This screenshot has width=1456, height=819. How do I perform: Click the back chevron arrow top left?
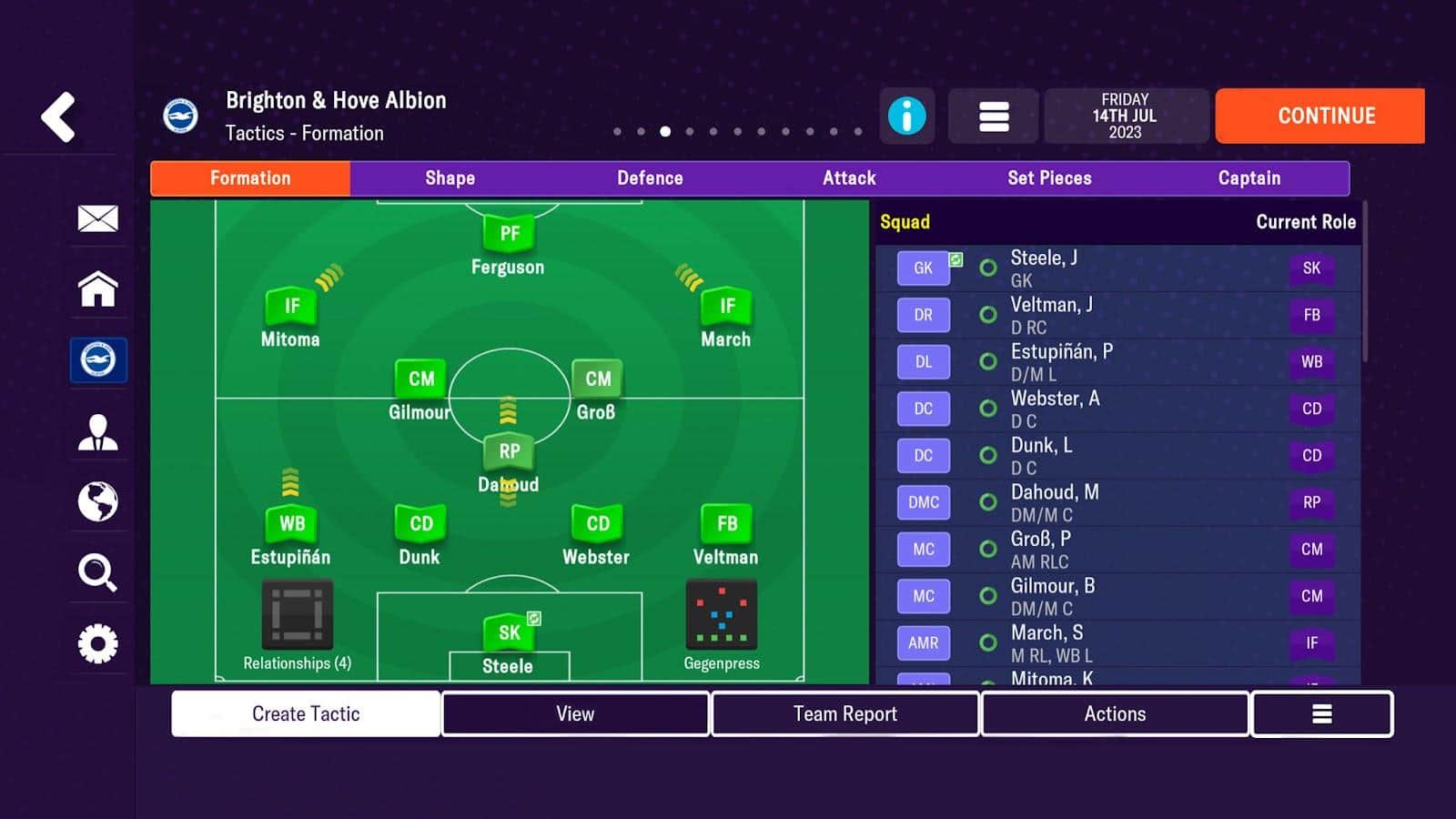point(57,116)
